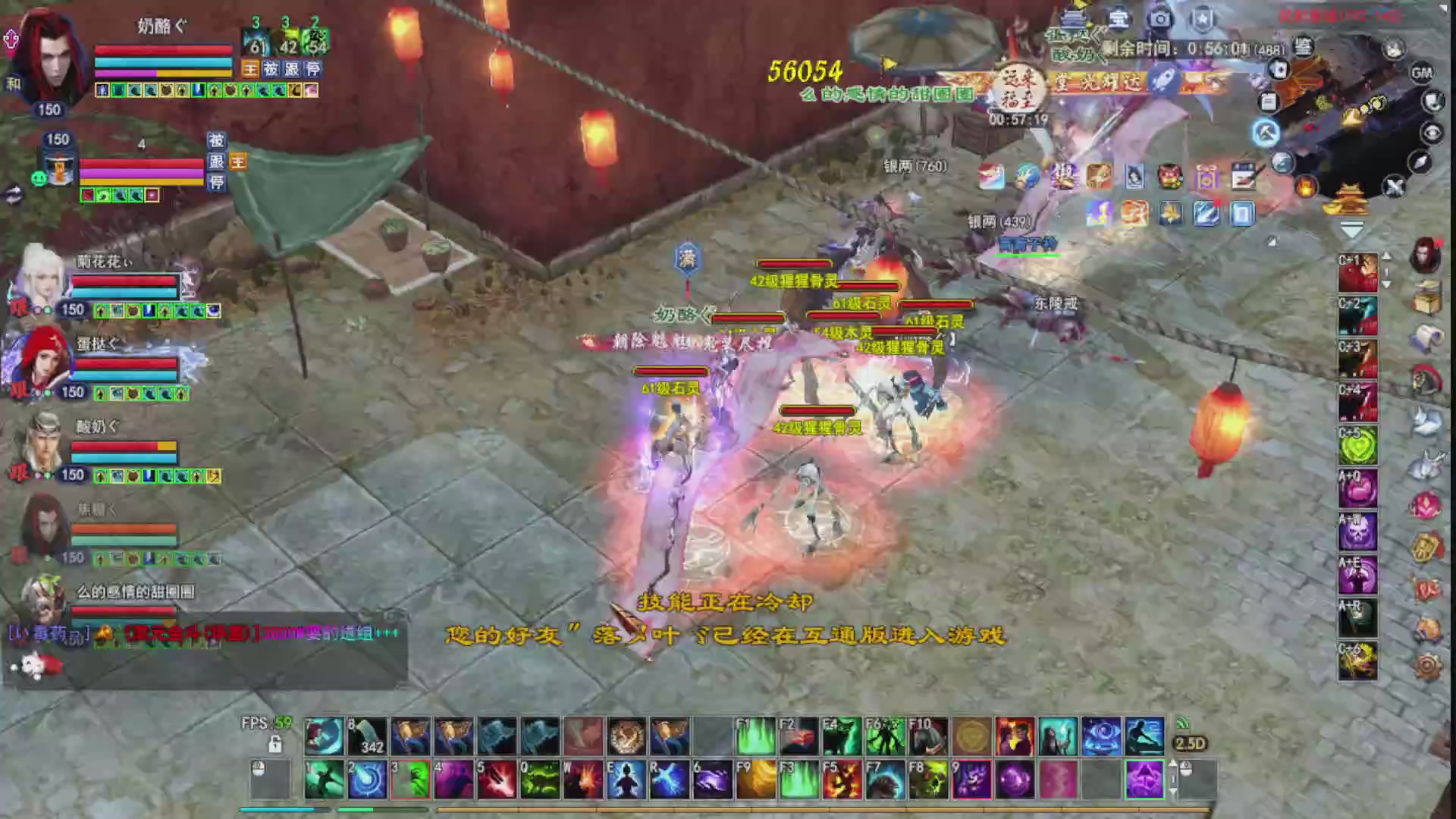The height and width of the screenshot is (819, 1456).
Task: Activate the green F1 skill icon
Action: pos(756,736)
